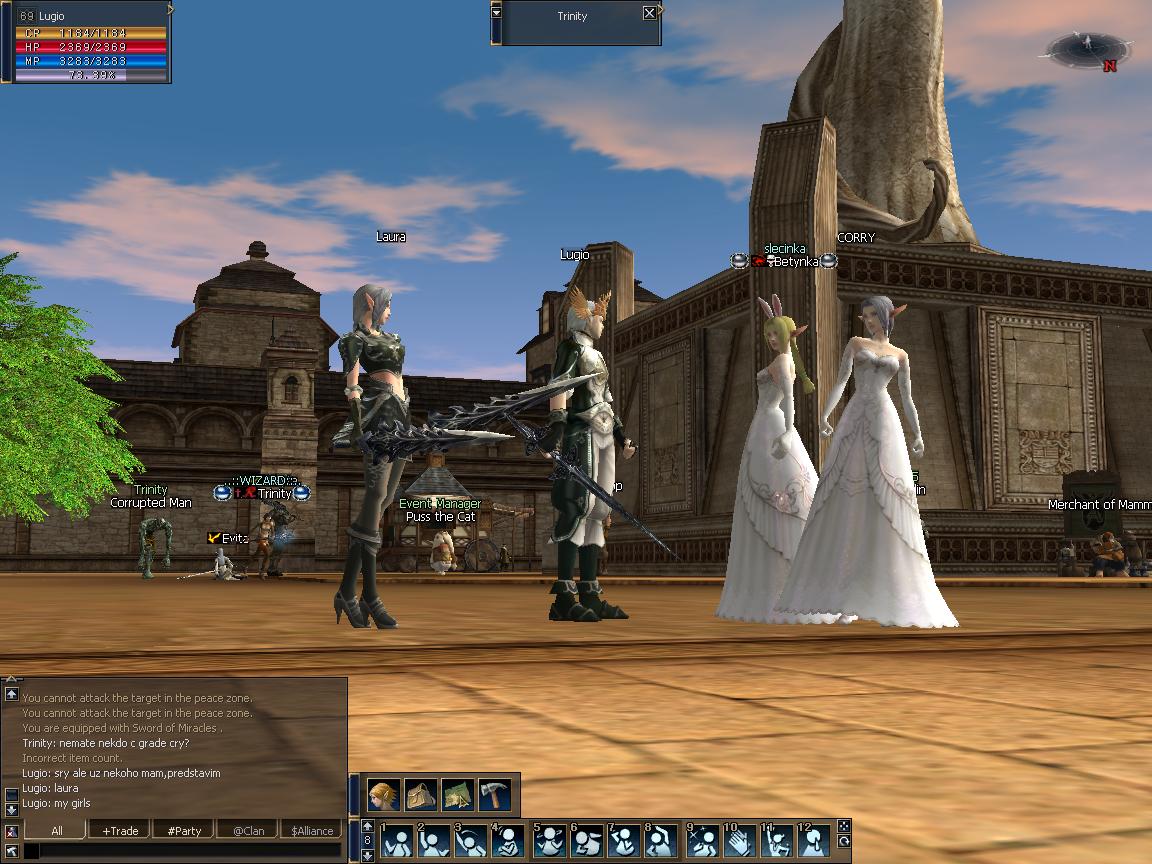Switch to the @Clan chat tab
The image size is (1152, 864).
tap(248, 830)
